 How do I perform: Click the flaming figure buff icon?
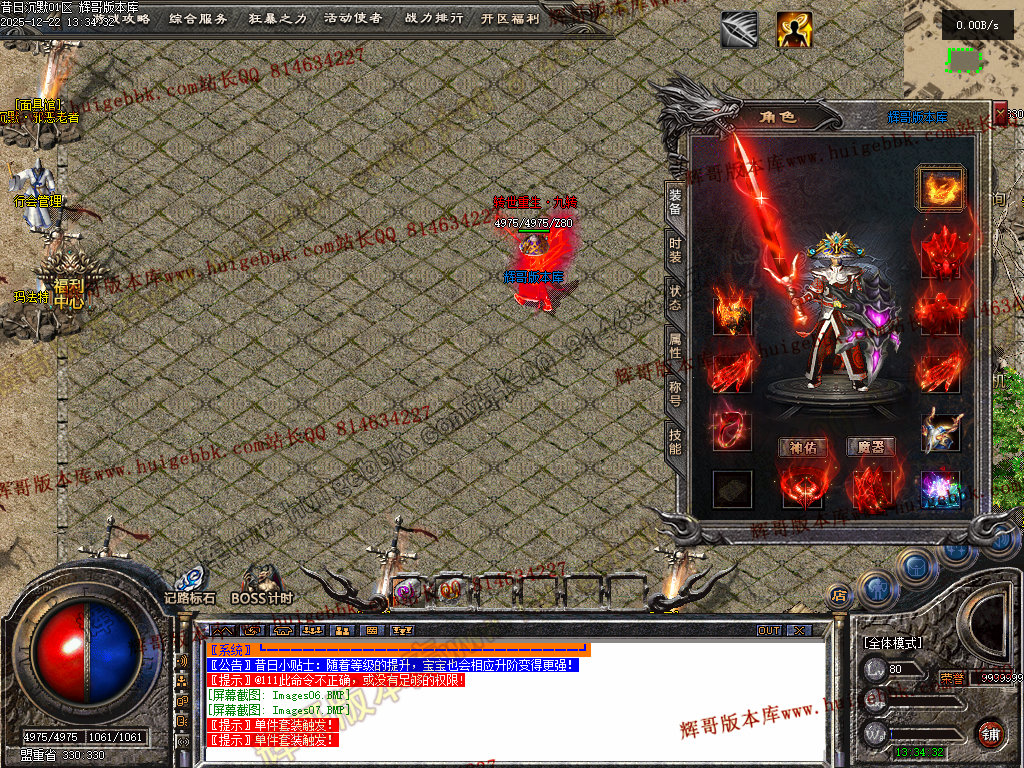coord(794,30)
